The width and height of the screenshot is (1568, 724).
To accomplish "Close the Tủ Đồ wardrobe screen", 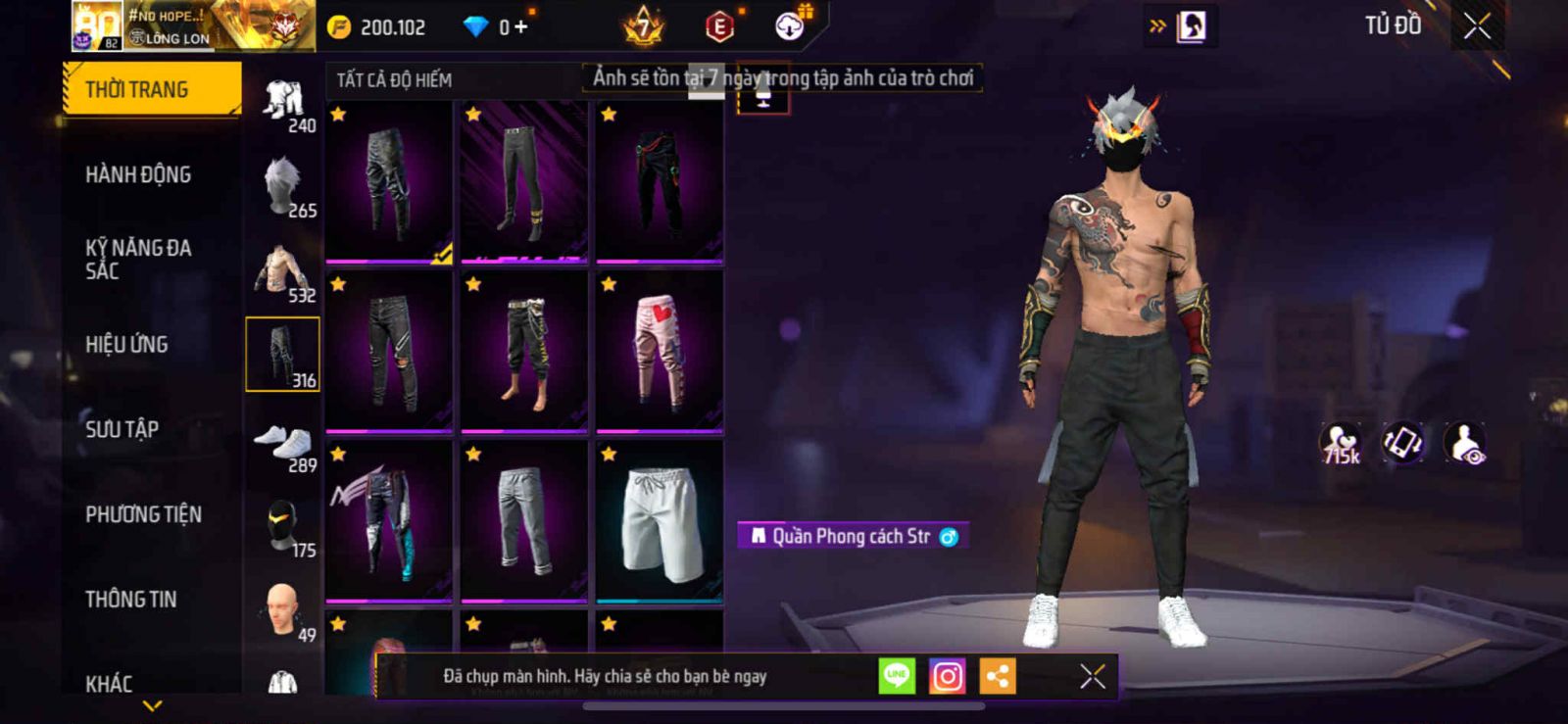I will point(1477,26).
